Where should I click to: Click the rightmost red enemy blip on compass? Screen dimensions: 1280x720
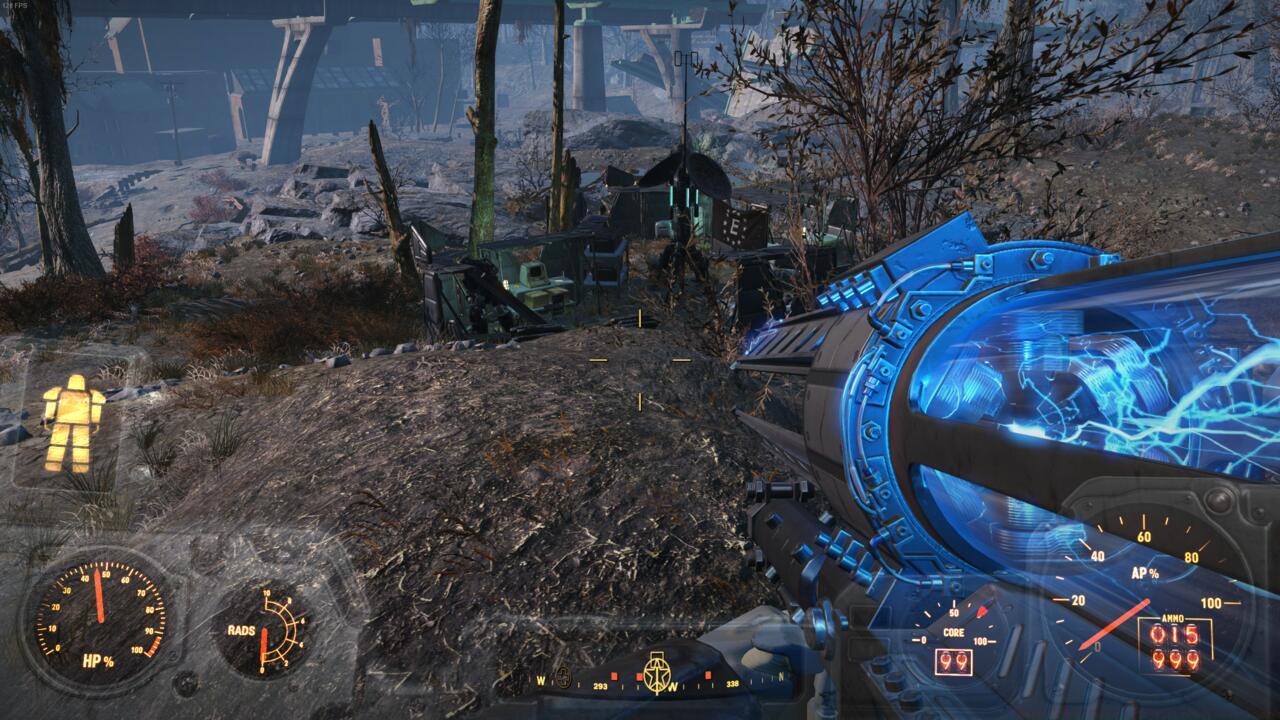[708, 676]
